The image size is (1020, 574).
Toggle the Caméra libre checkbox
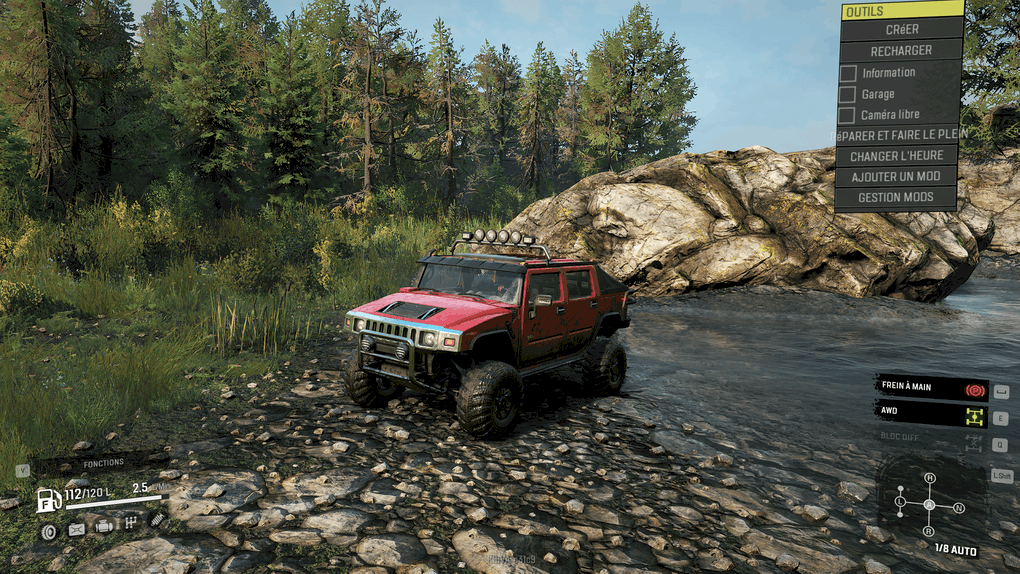(848, 115)
